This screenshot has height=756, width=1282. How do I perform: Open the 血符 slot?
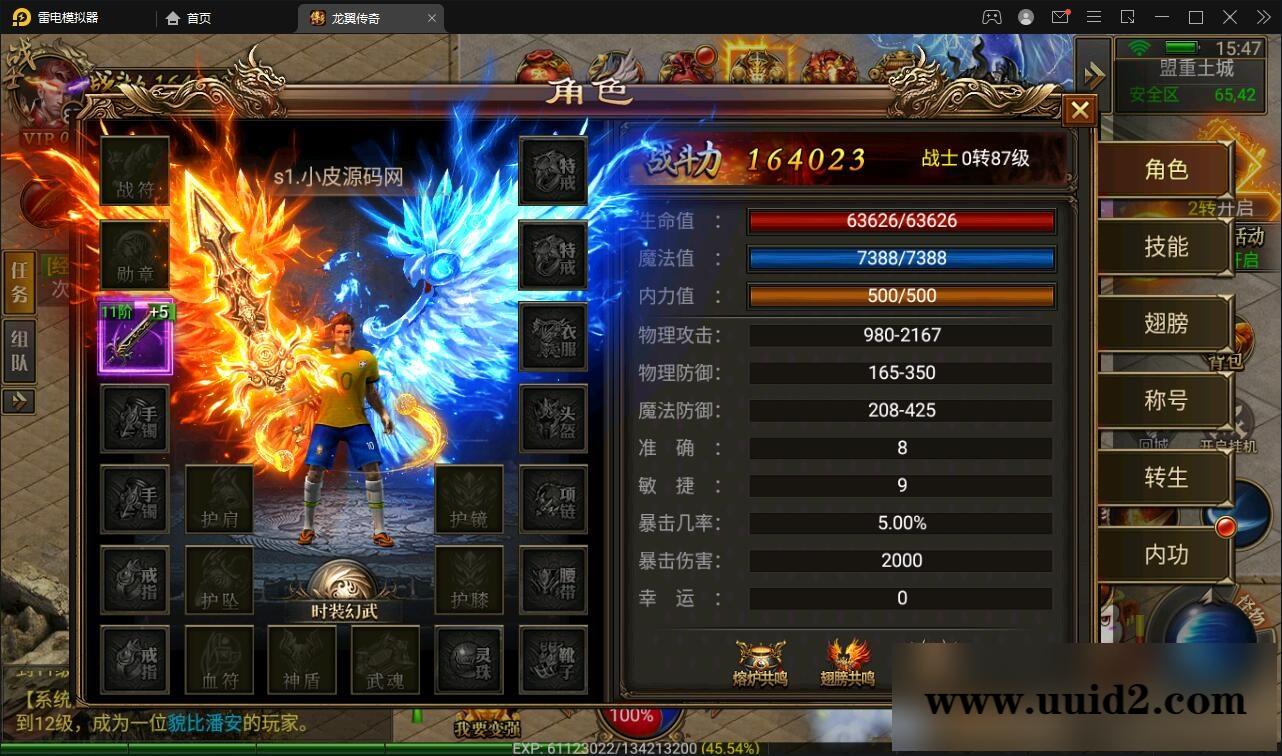(x=218, y=660)
